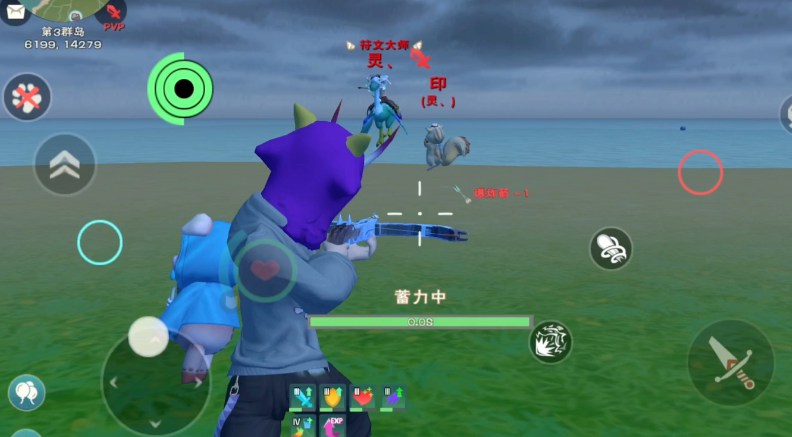Open the mail envelope icon

[x=15, y=13]
